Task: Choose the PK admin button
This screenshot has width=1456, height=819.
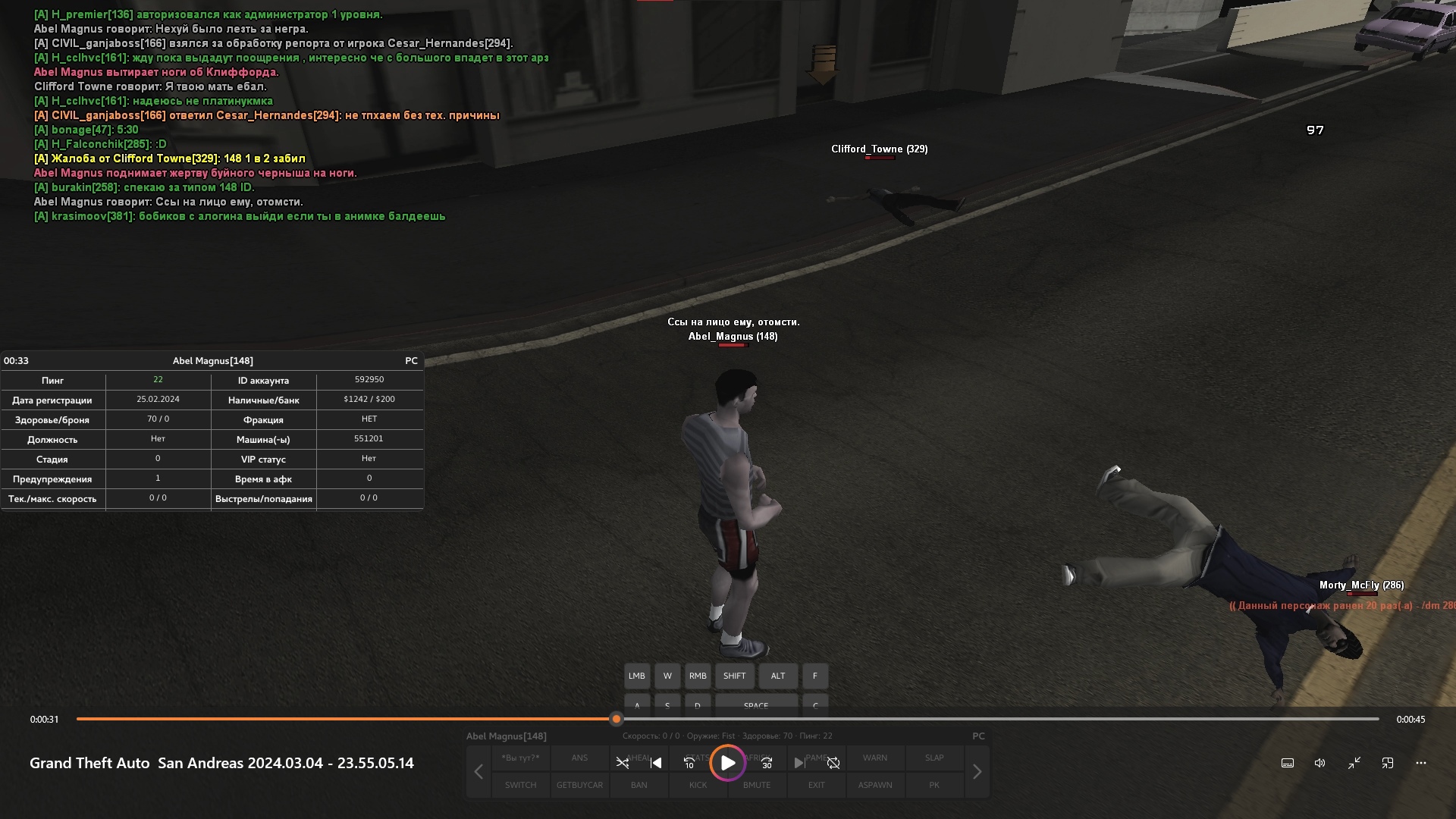Action: (934, 785)
